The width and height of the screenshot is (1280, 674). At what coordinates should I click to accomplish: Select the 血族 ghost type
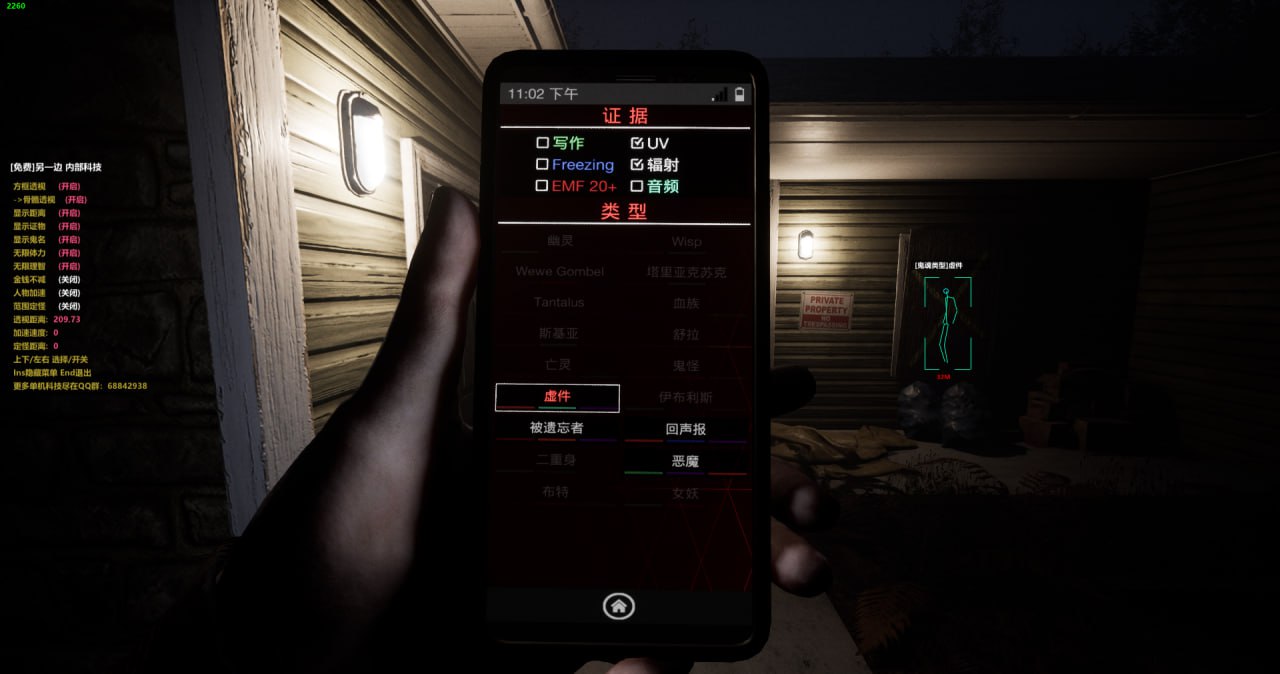coord(686,303)
